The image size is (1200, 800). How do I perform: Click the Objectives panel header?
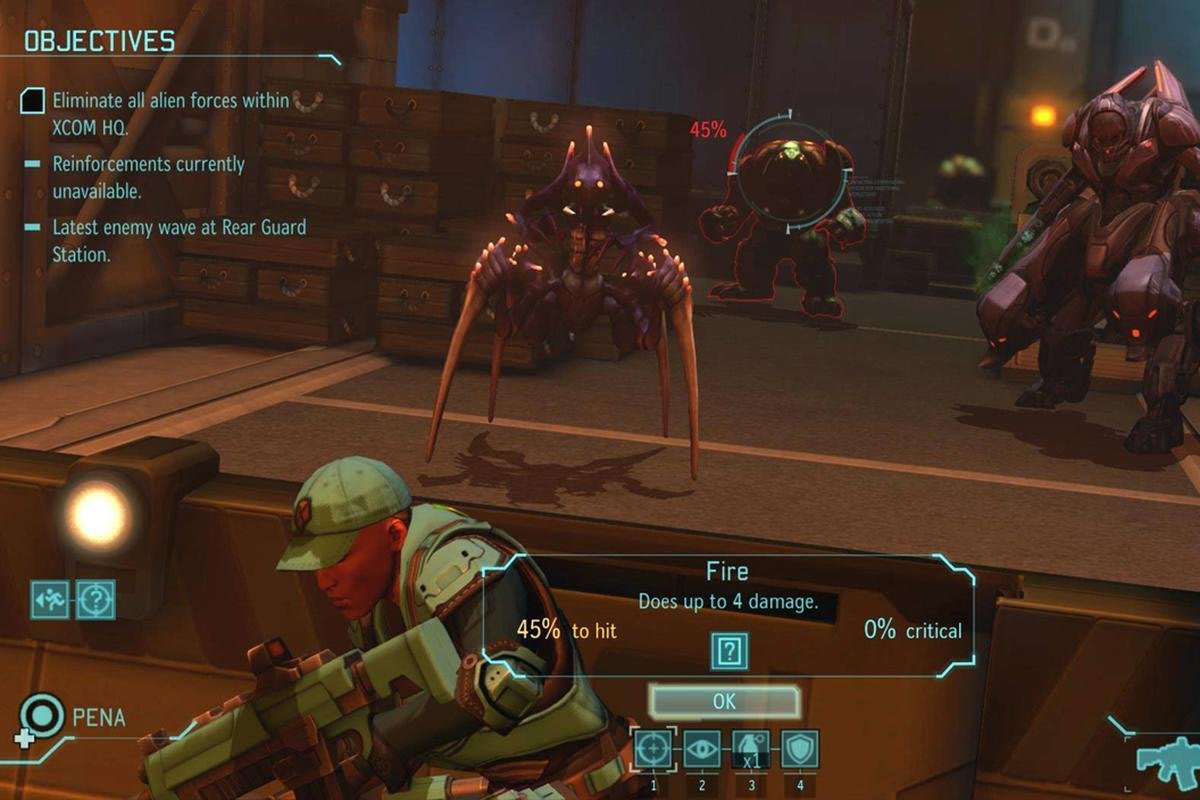coord(99,41)
